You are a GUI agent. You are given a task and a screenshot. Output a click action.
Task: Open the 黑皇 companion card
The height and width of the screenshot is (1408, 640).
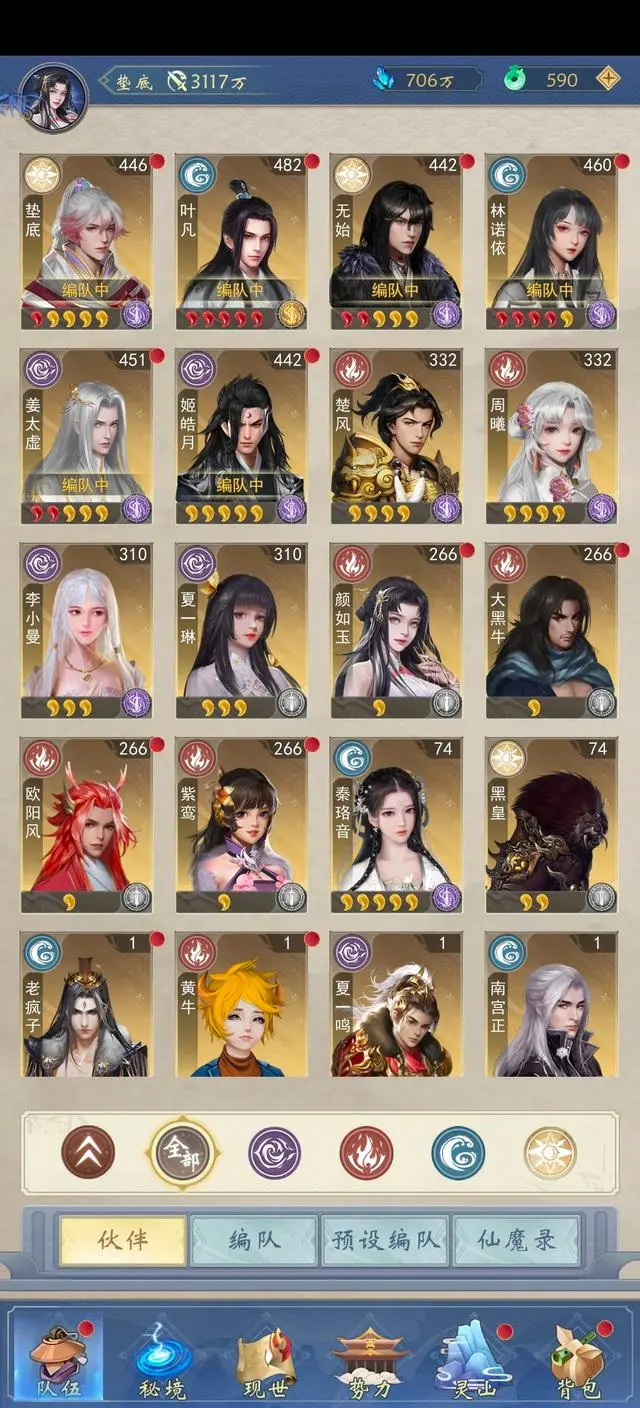tap(551, 826)
